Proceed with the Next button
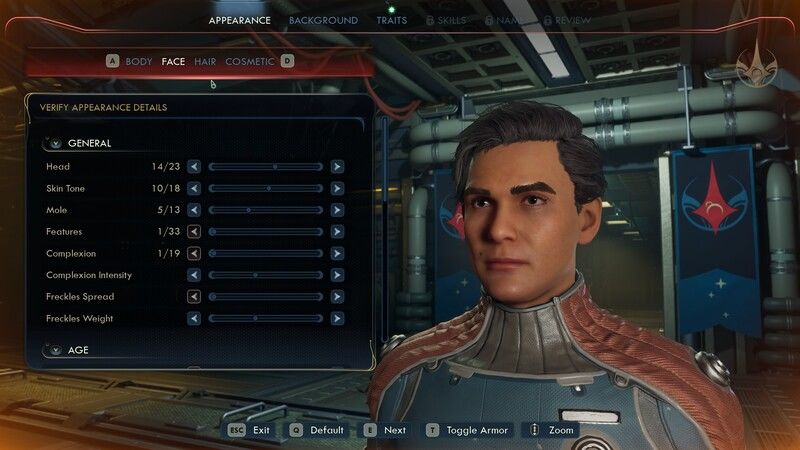Viewport: 800px width, 450px height. click(385, 430)
